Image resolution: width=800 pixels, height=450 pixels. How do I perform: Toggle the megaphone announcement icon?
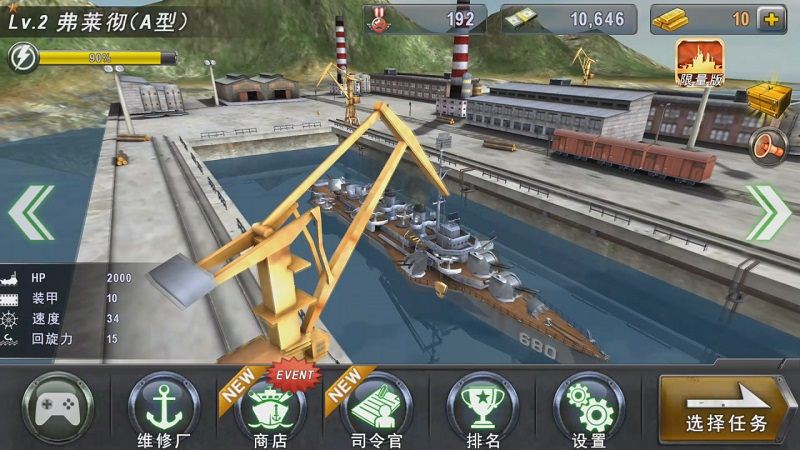769,146
